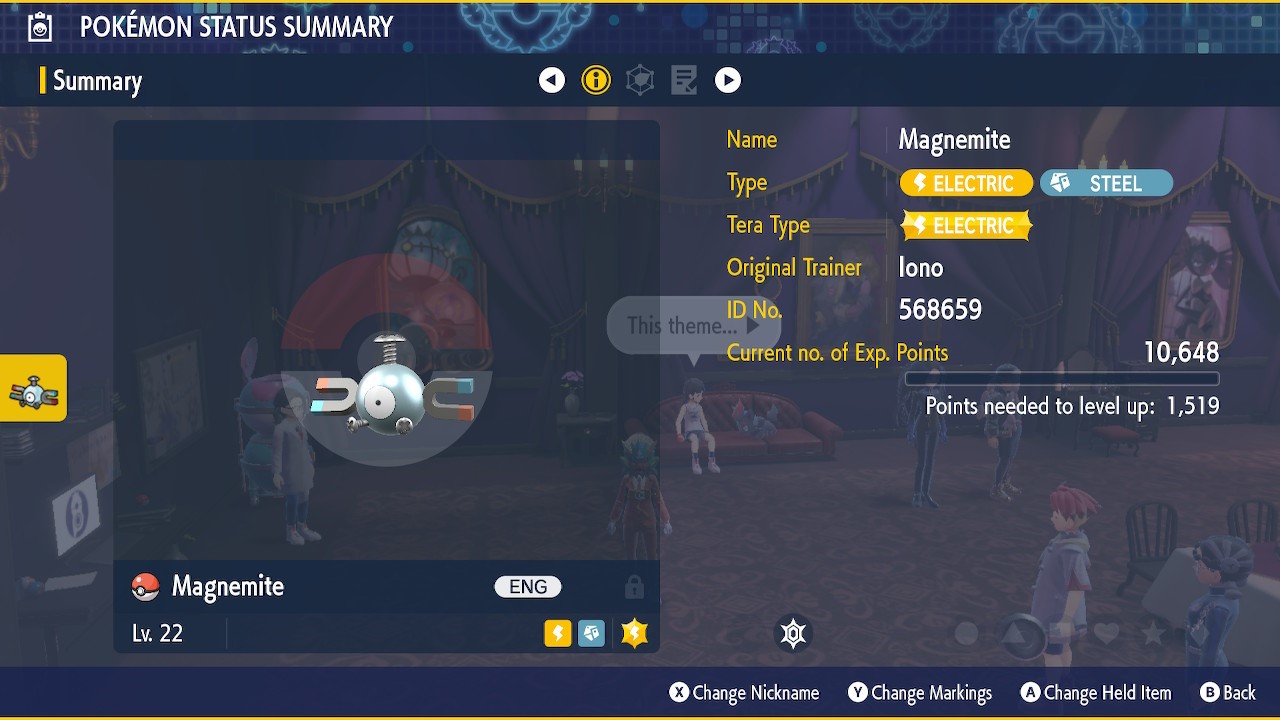Switch to the hexagon stats tab
The height and width of the screenshot is (720, 1280).
click(x=640, y=80)
